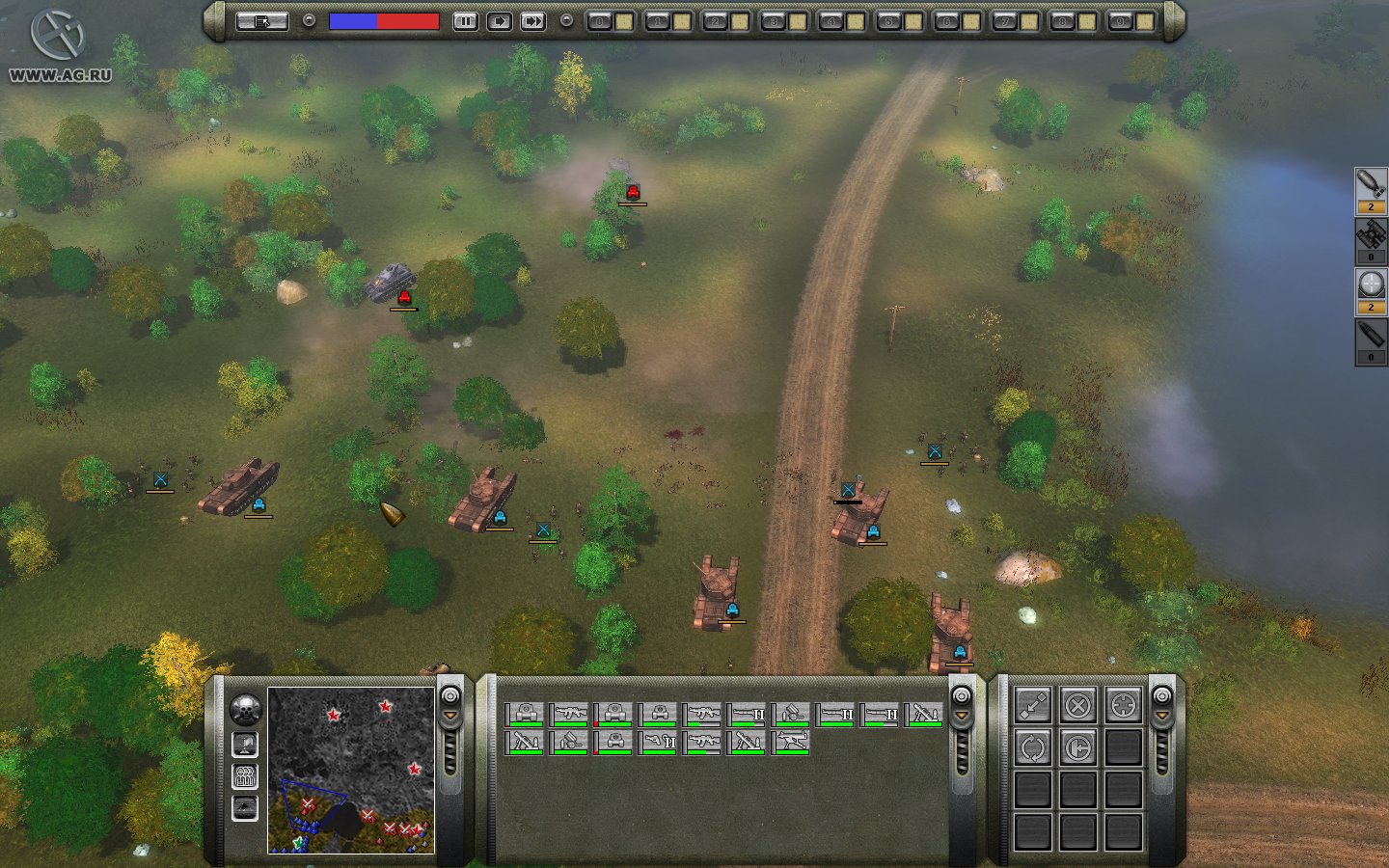This screenshot has height=868, width=1389.
Task: Select the first tank in the unit list
Action: pos(525,714)
